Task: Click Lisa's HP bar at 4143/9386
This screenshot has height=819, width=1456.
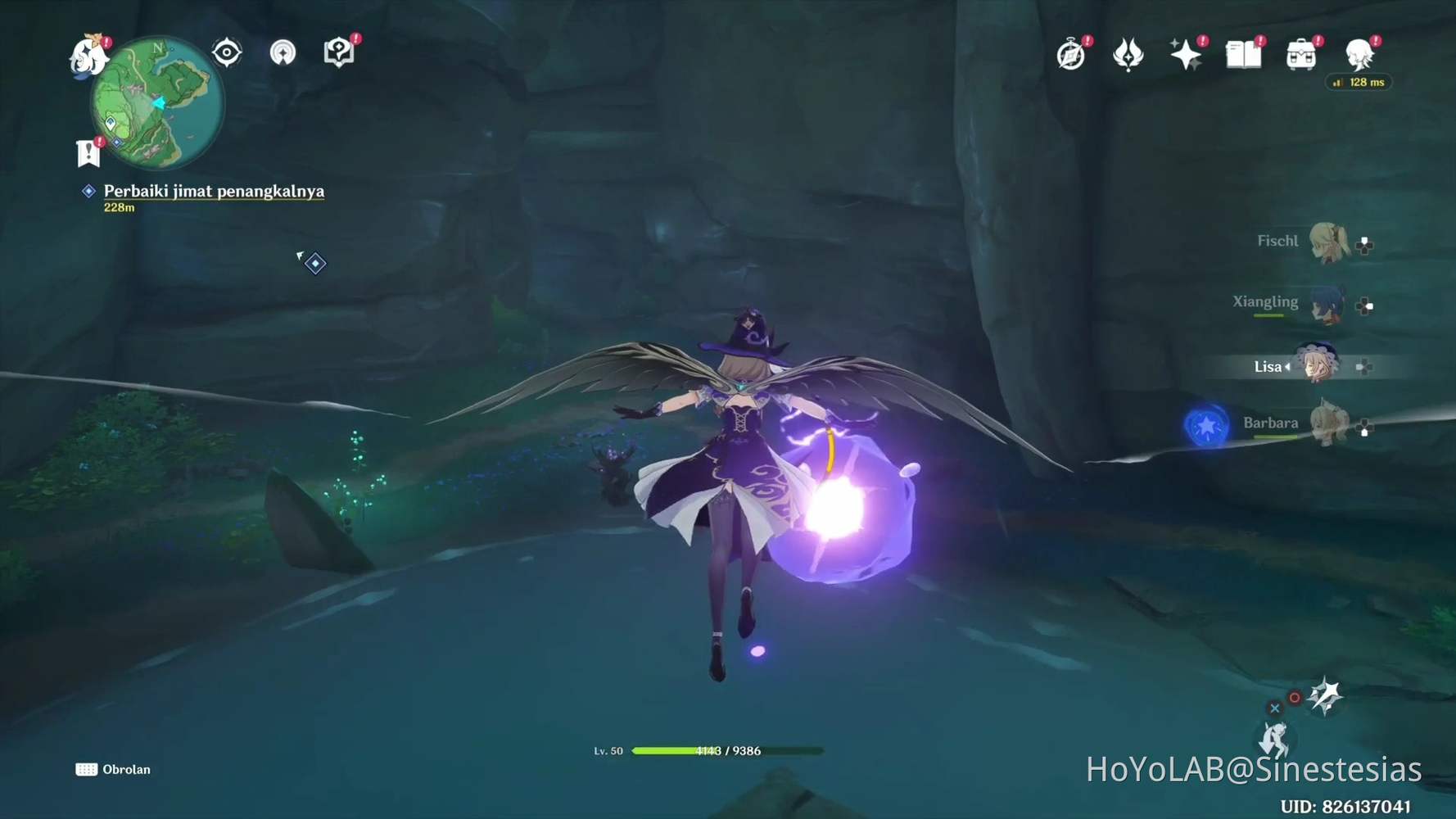Action: (x=727, y=750)
